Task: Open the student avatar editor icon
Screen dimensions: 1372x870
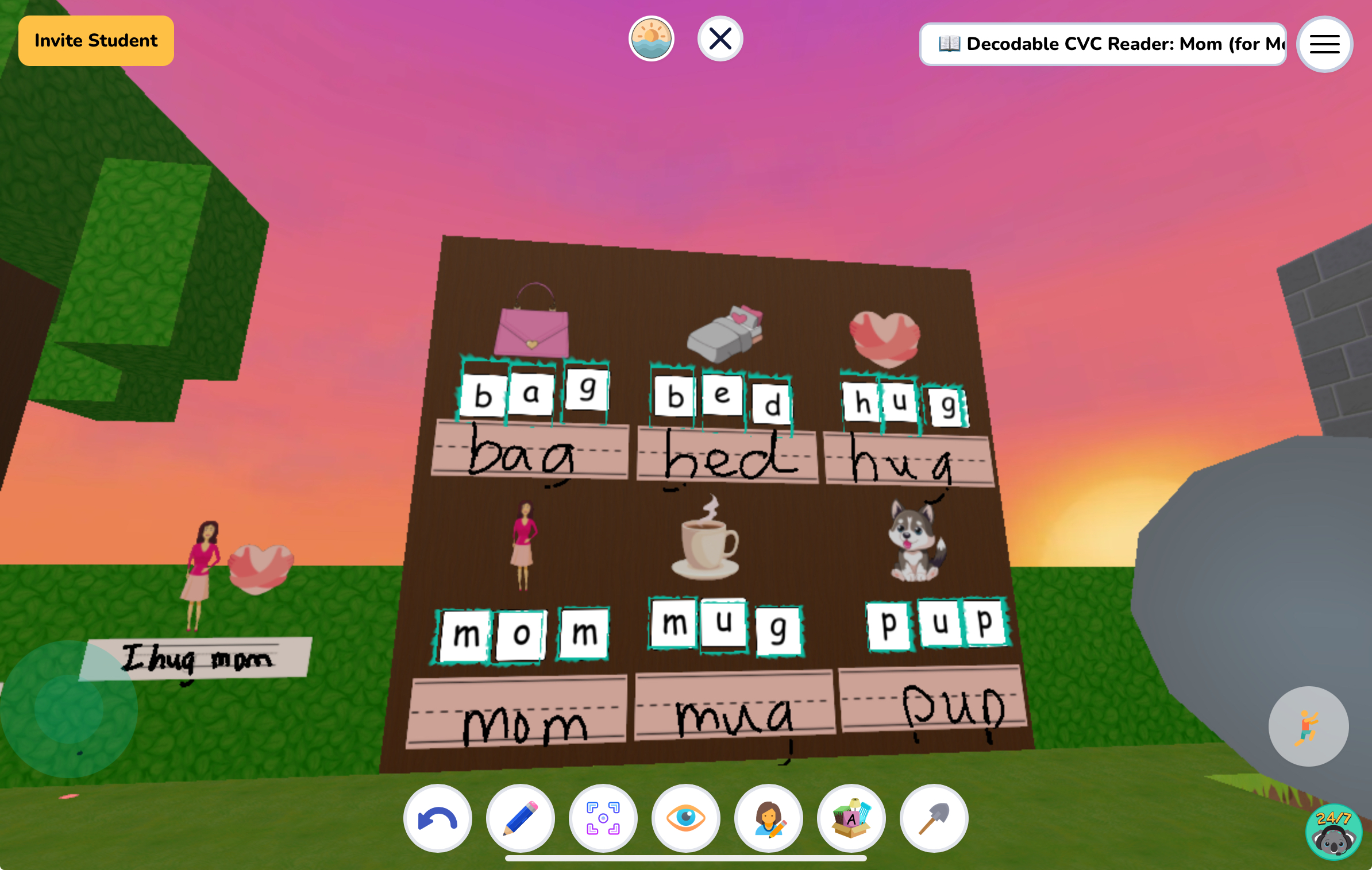Action: pos(769,818)
